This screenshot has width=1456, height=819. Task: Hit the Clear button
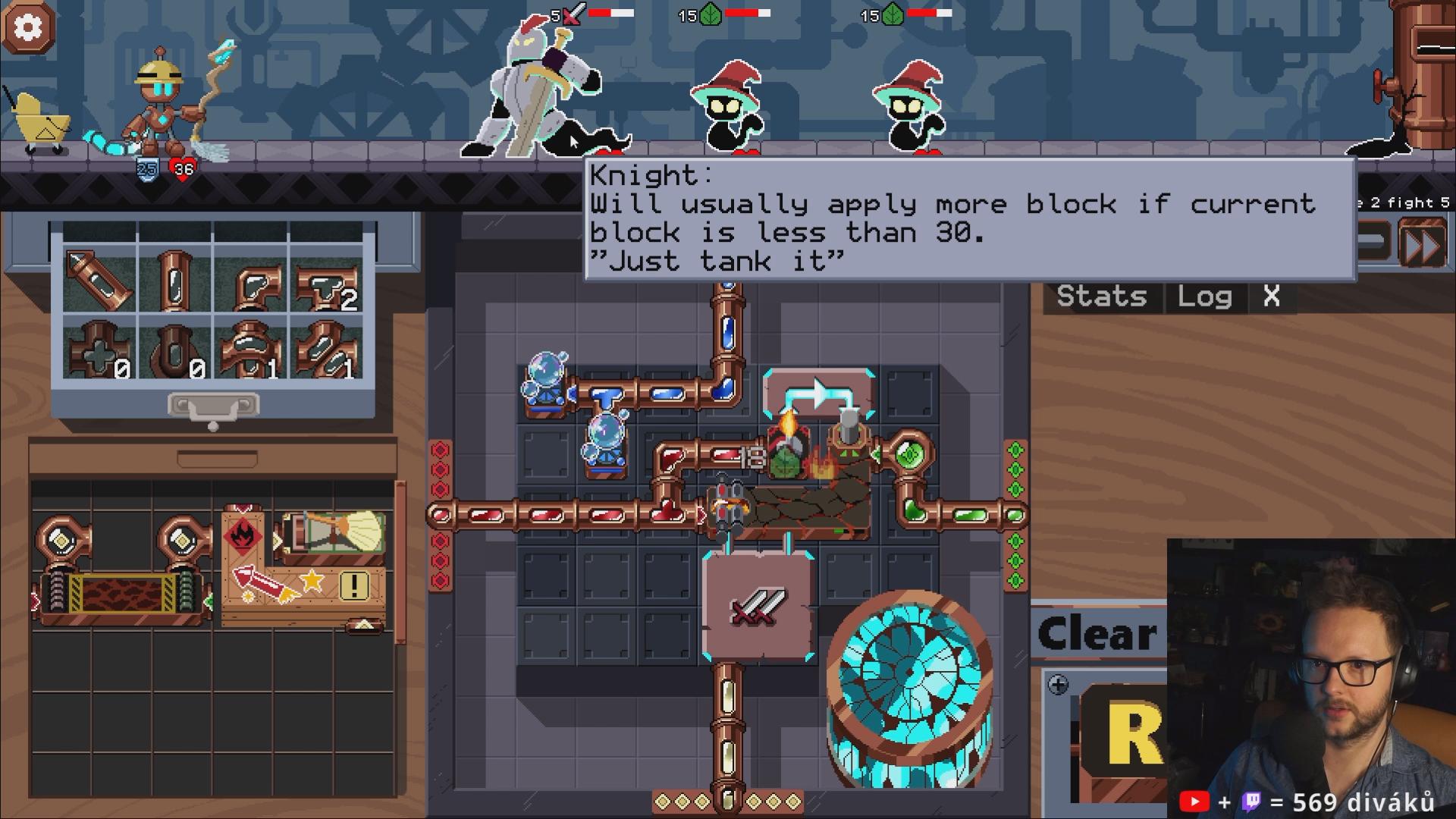click(x=1097, y=634)
